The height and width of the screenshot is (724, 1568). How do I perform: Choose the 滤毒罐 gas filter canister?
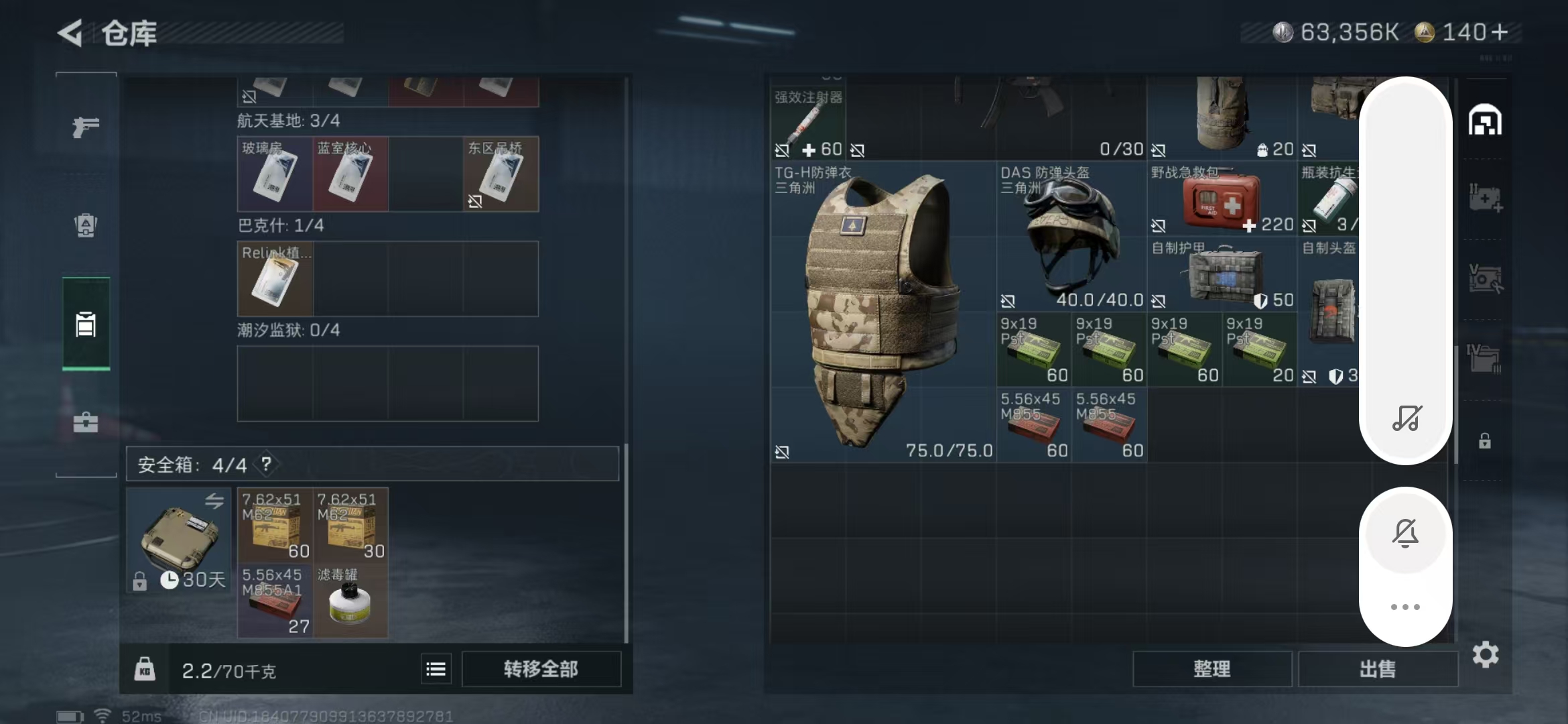tap(350, 601)
